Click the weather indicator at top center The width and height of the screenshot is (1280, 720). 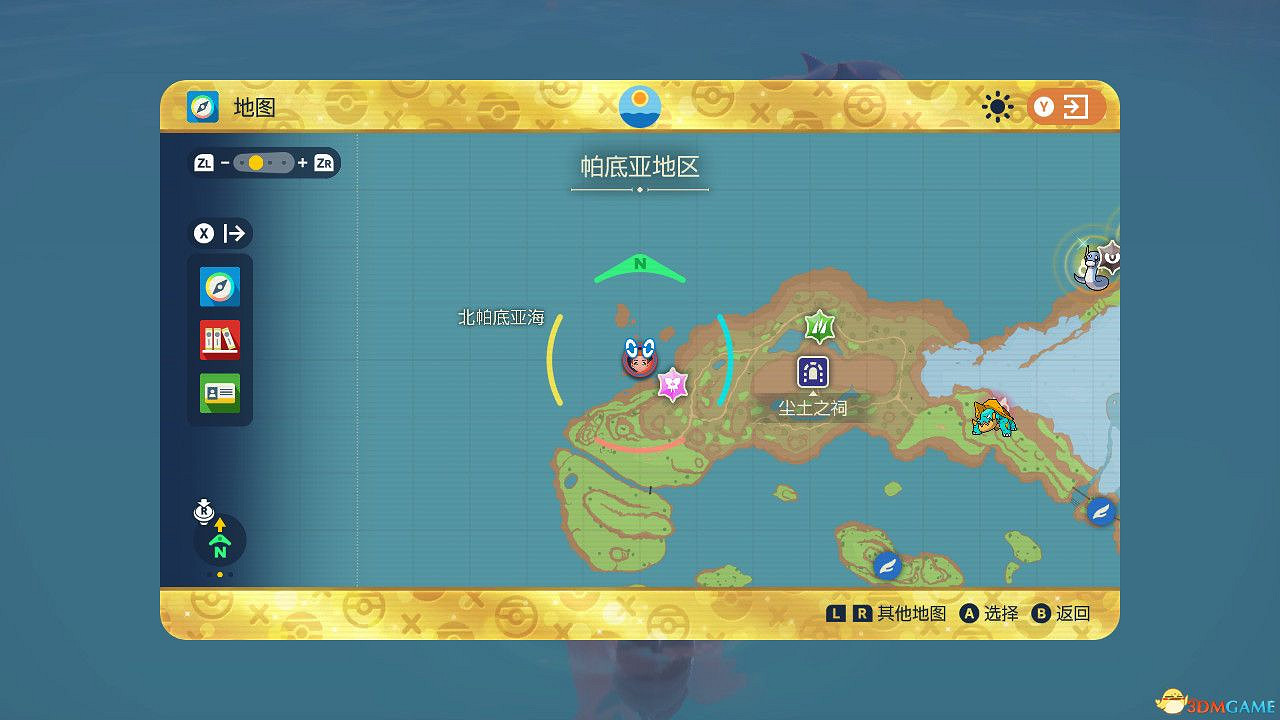point(639,105)
